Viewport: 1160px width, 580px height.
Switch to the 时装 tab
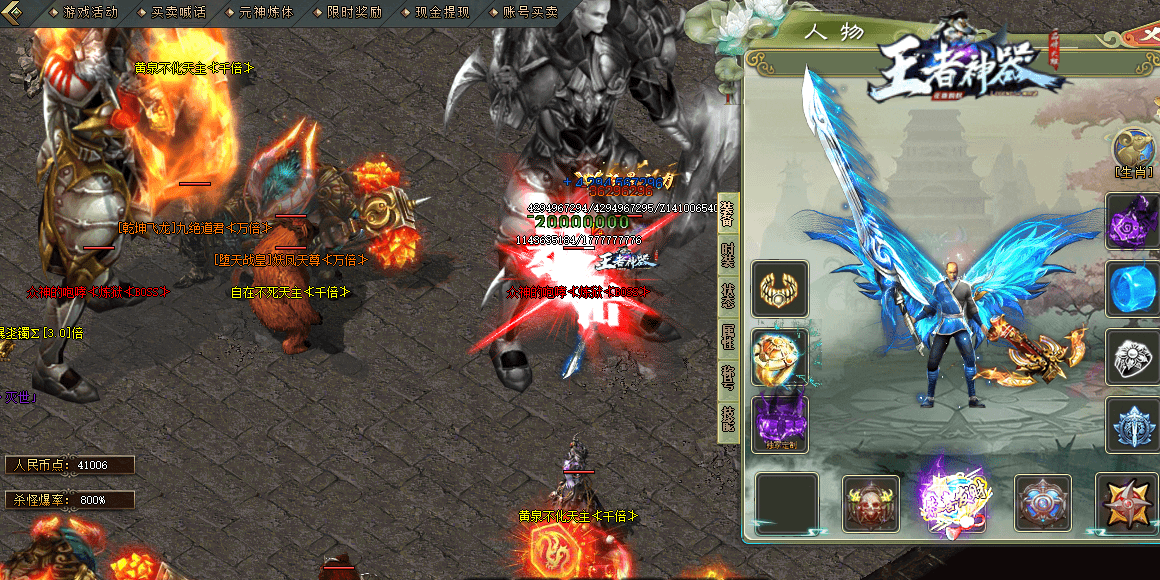(727, 255)
